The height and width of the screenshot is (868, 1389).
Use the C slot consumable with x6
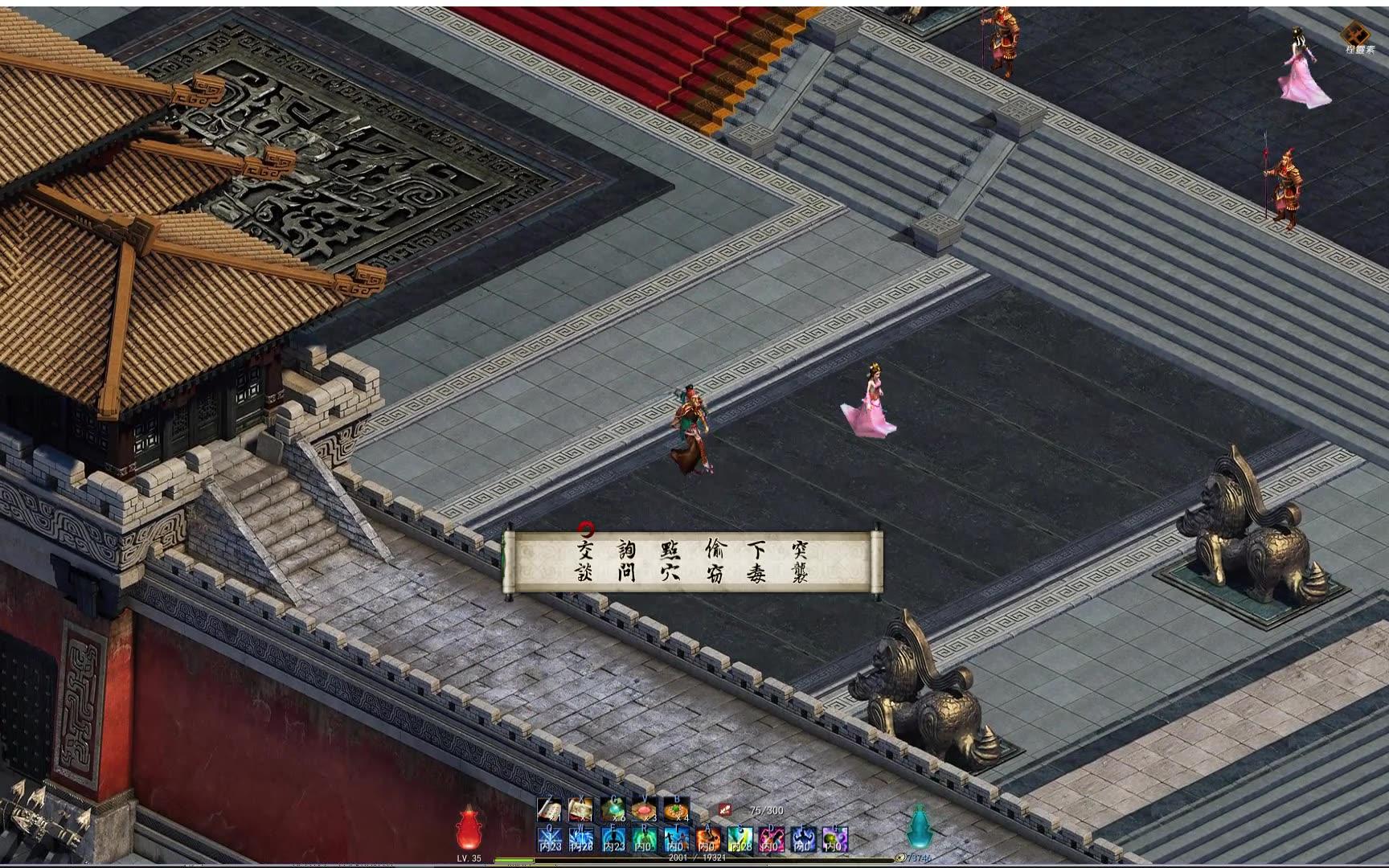[x=613, y=809]
